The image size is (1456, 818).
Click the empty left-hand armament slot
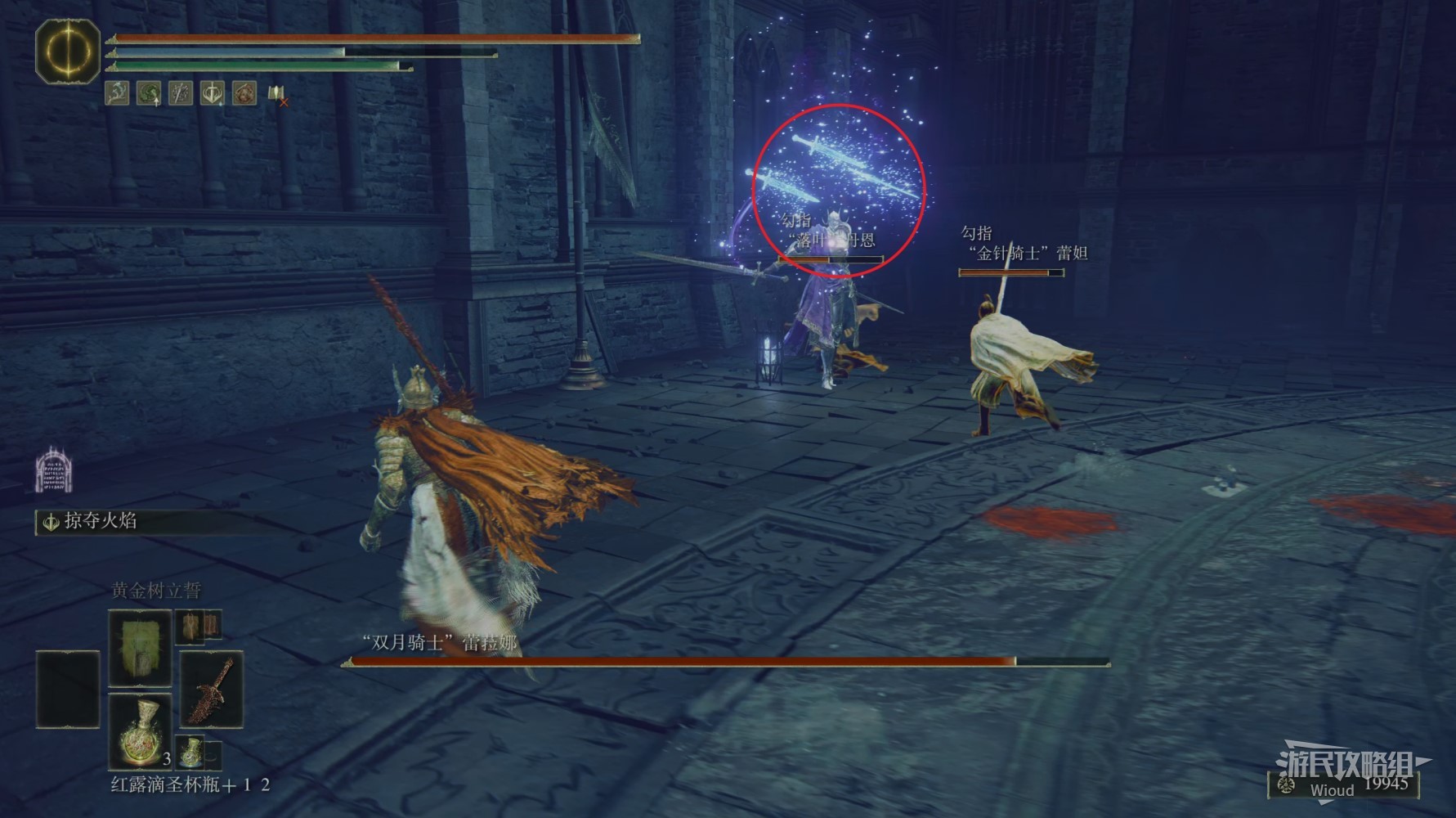[x=68, y=689]
